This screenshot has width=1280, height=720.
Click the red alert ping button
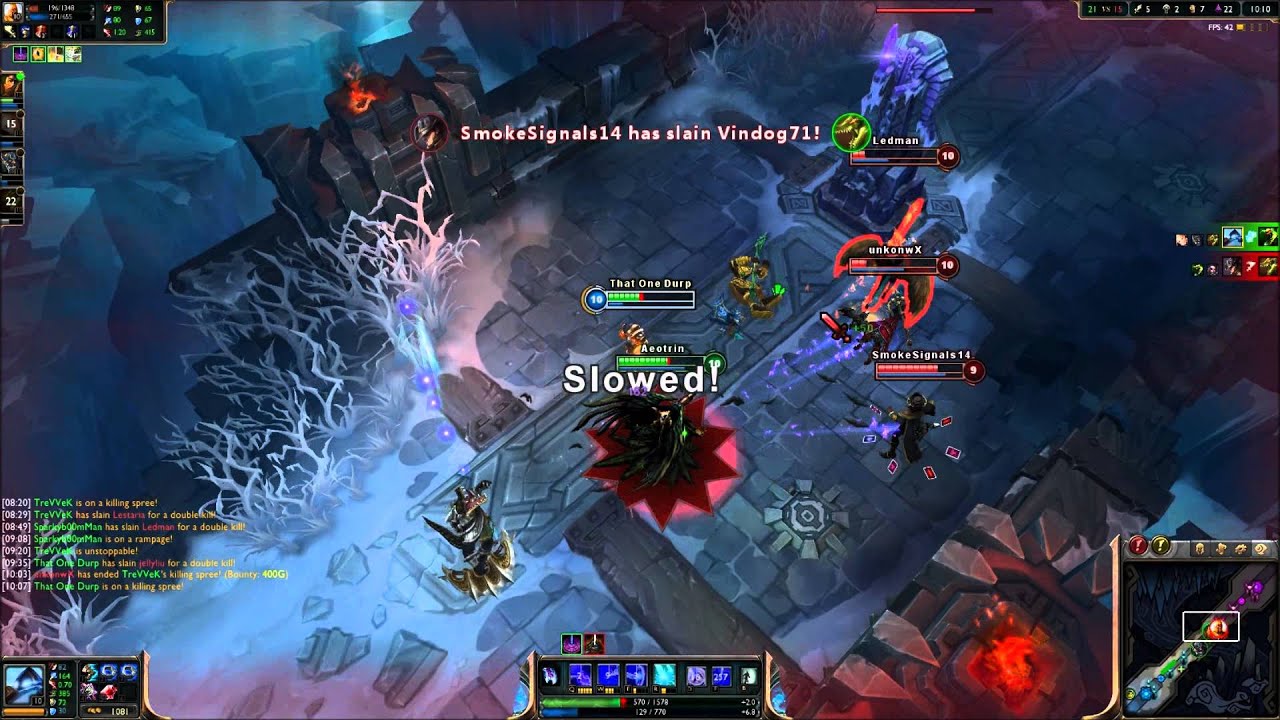click(1139, 546)
